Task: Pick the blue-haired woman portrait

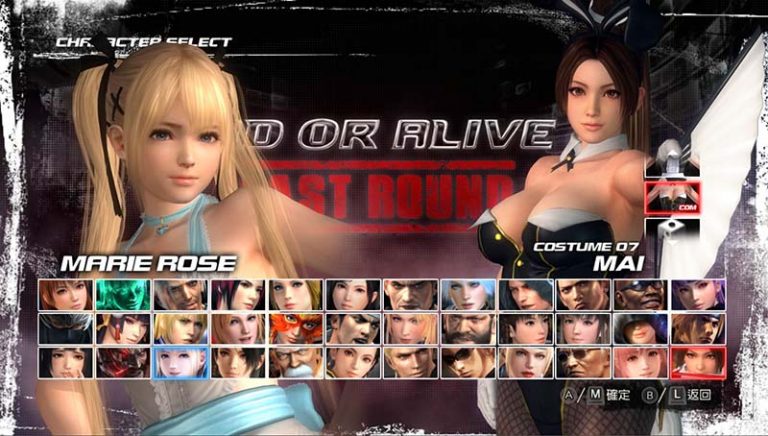Action: 467,294
